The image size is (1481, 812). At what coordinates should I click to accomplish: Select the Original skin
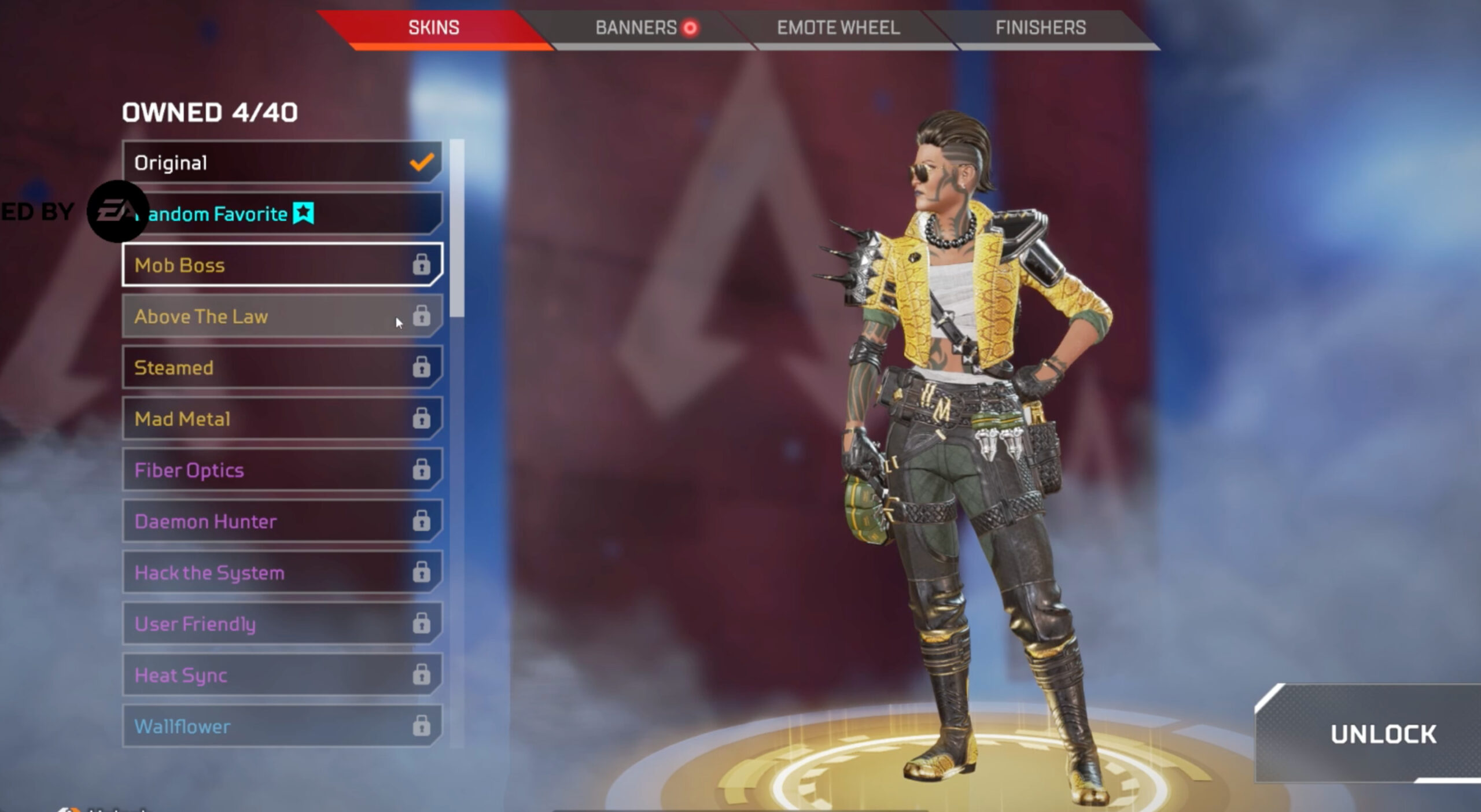282,163
